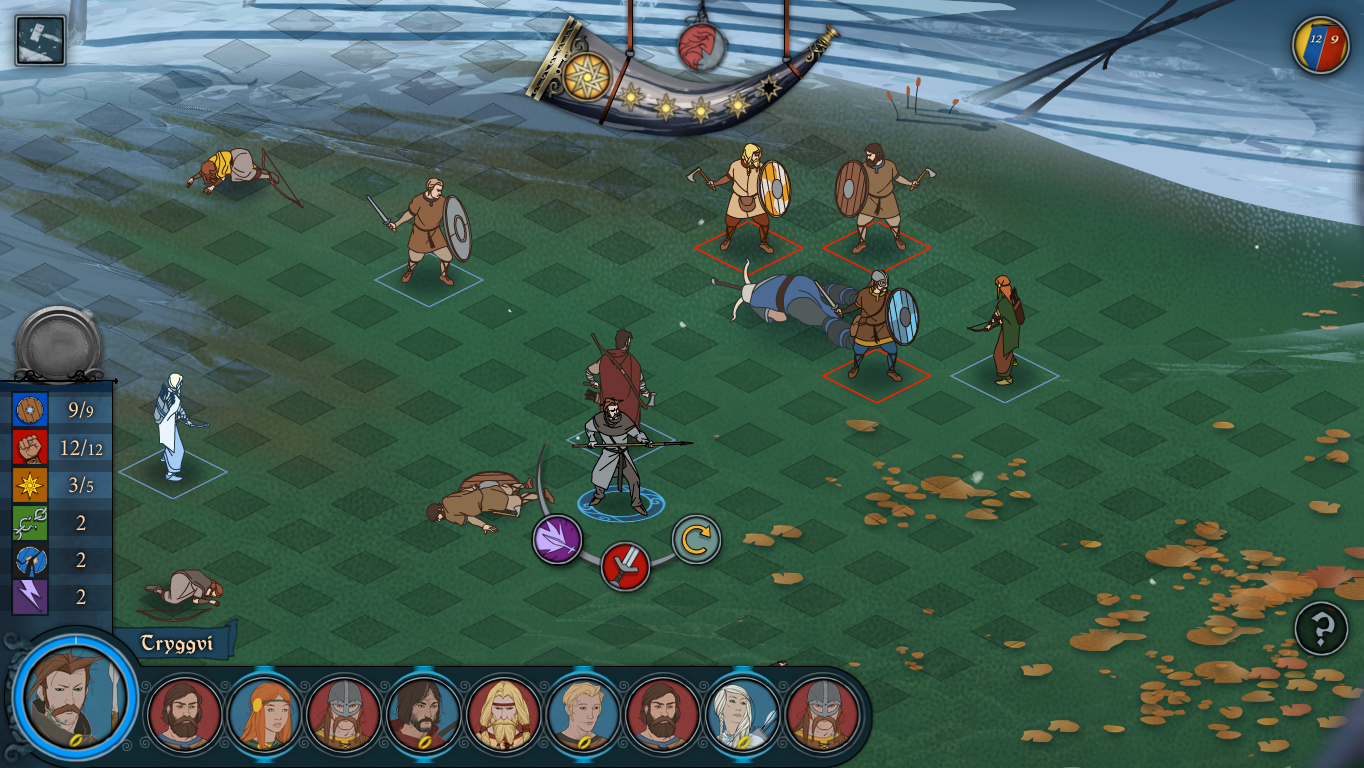Open the help question mark button
The width and height of the screenshot is (1364, 768).
[x=1321, y=629]
